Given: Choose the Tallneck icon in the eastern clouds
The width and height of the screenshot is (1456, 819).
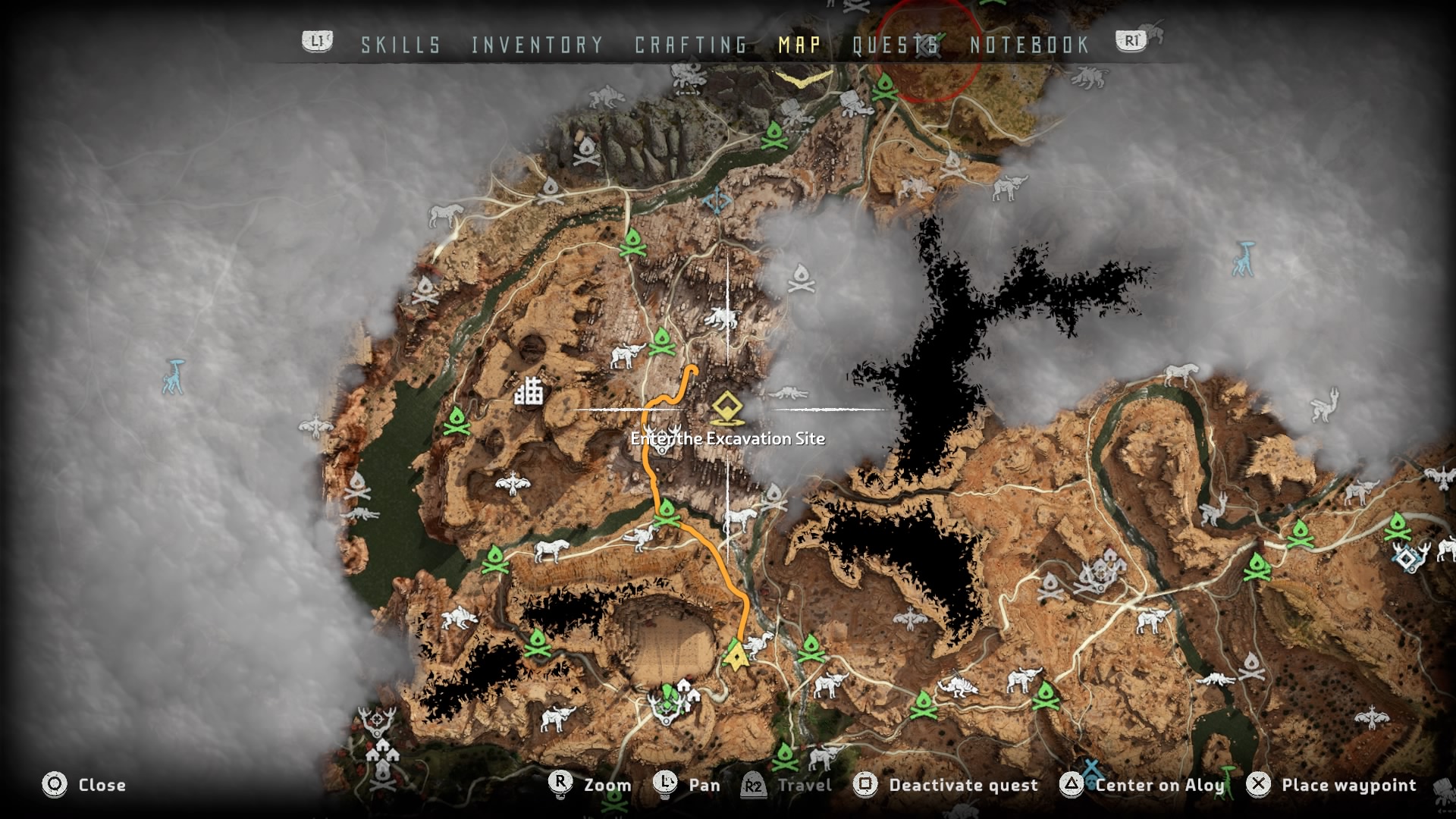Looking at the screenshot, I should (1243, 259).
